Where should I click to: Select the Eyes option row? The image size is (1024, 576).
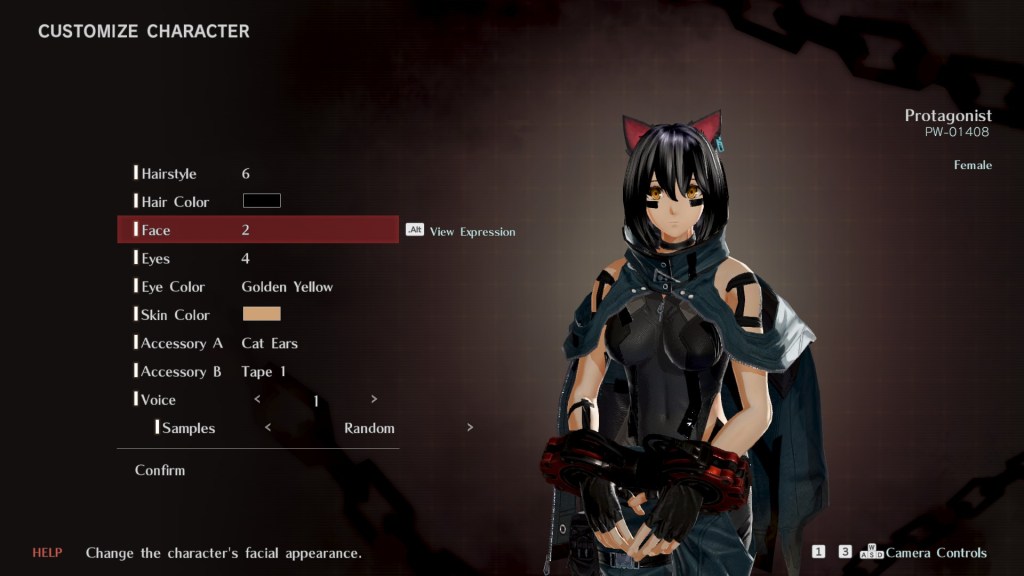156,259
